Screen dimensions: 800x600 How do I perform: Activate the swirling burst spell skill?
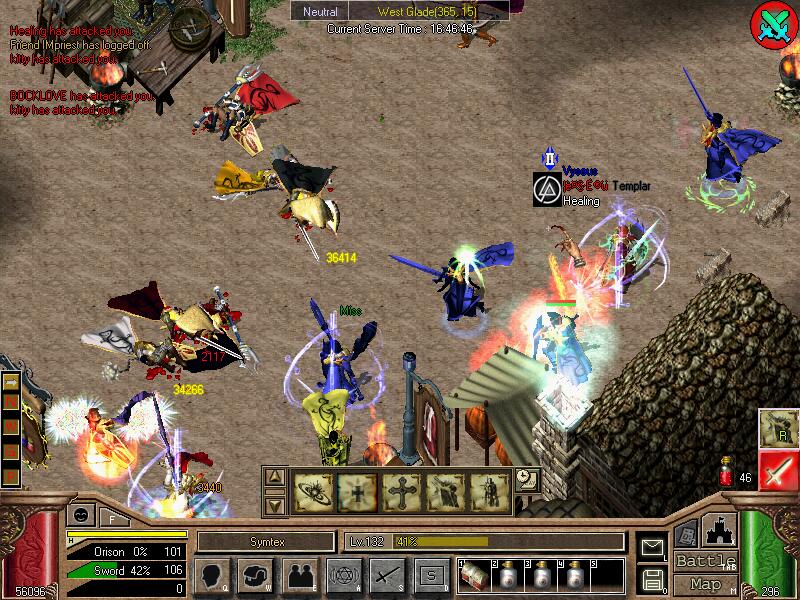tap(313, 491)
